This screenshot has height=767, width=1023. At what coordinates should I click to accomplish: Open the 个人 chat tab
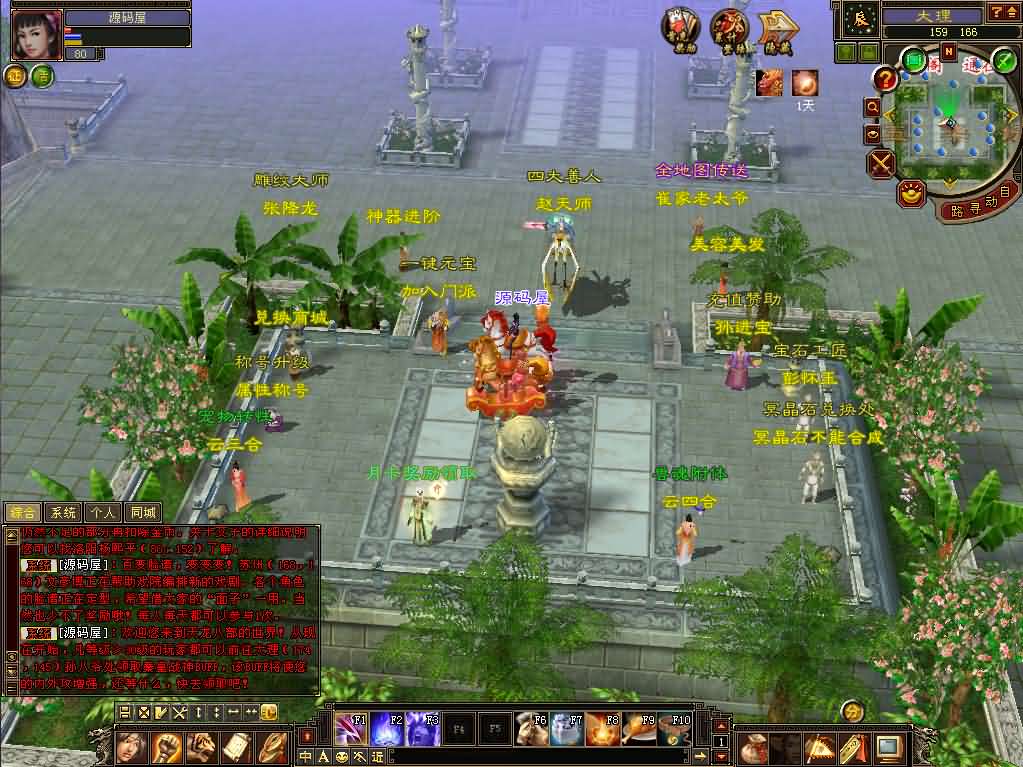101,513
